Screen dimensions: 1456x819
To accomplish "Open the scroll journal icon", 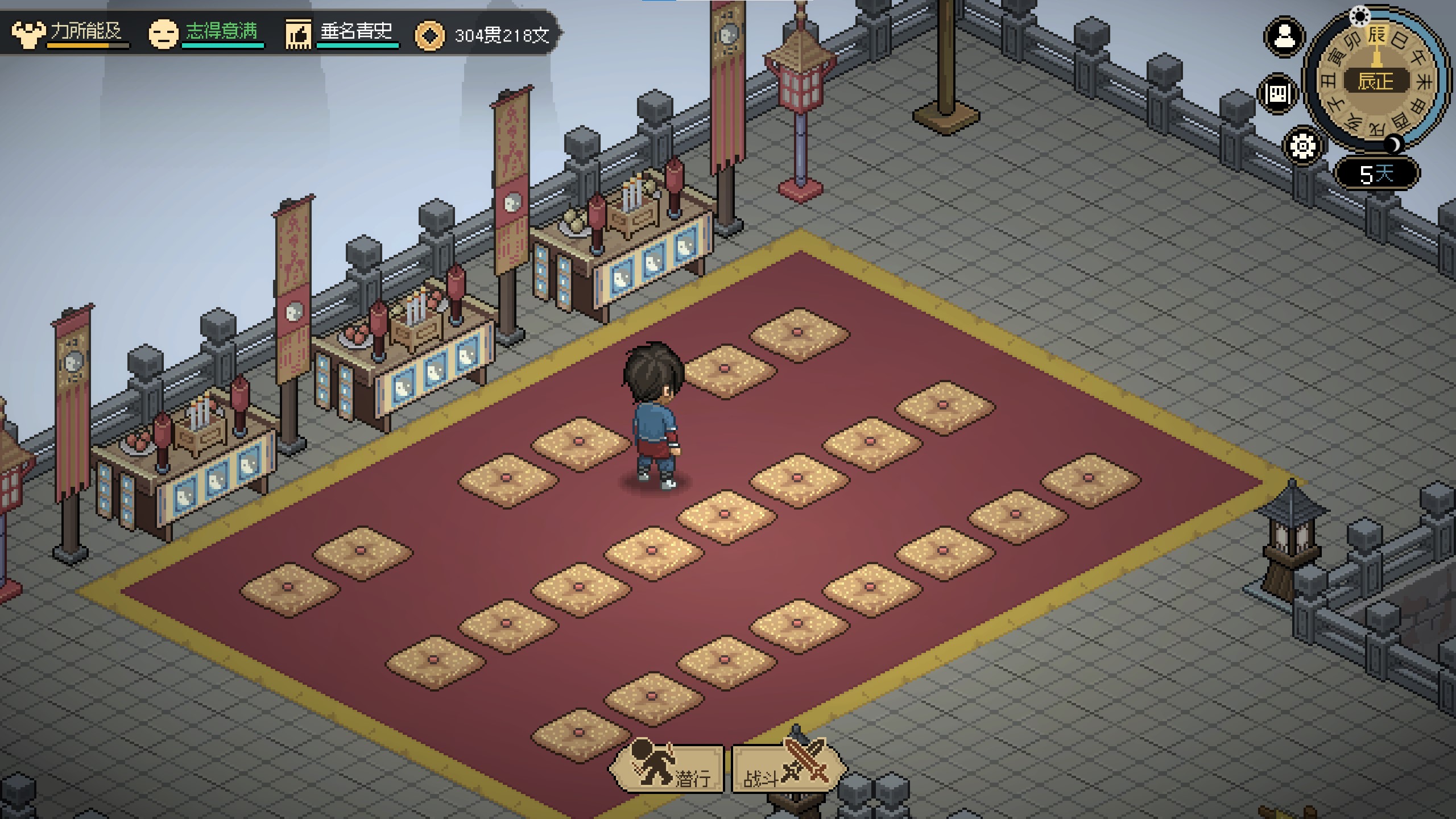I will coord(1278,94).
